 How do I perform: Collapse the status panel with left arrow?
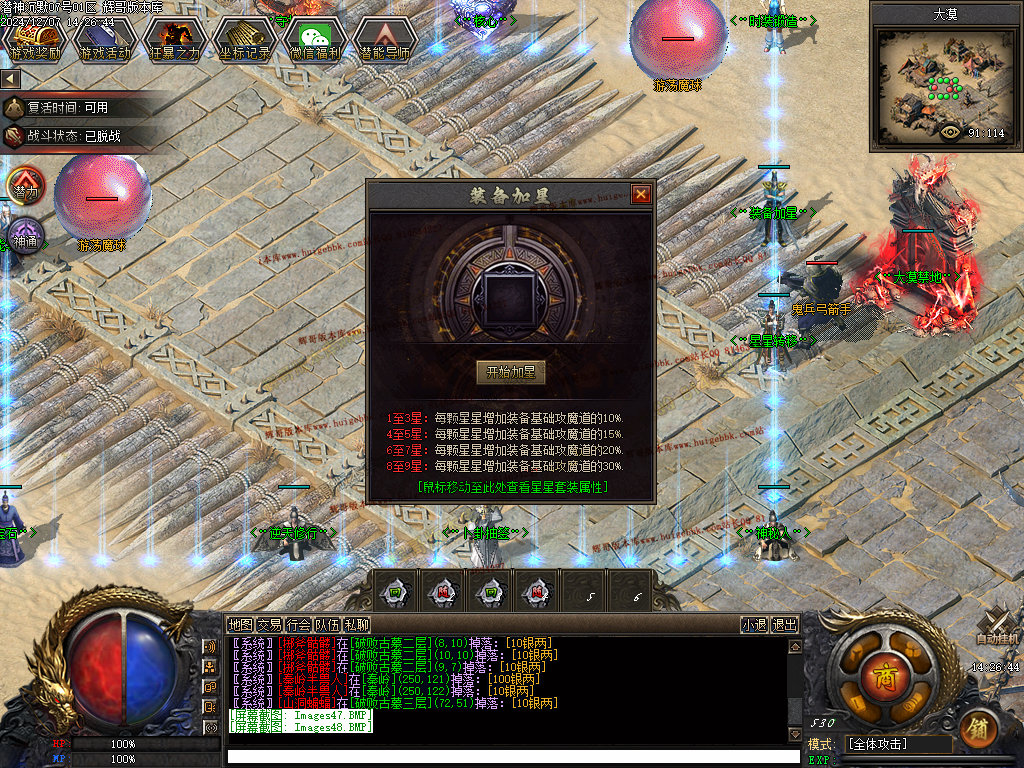(11, 78)
